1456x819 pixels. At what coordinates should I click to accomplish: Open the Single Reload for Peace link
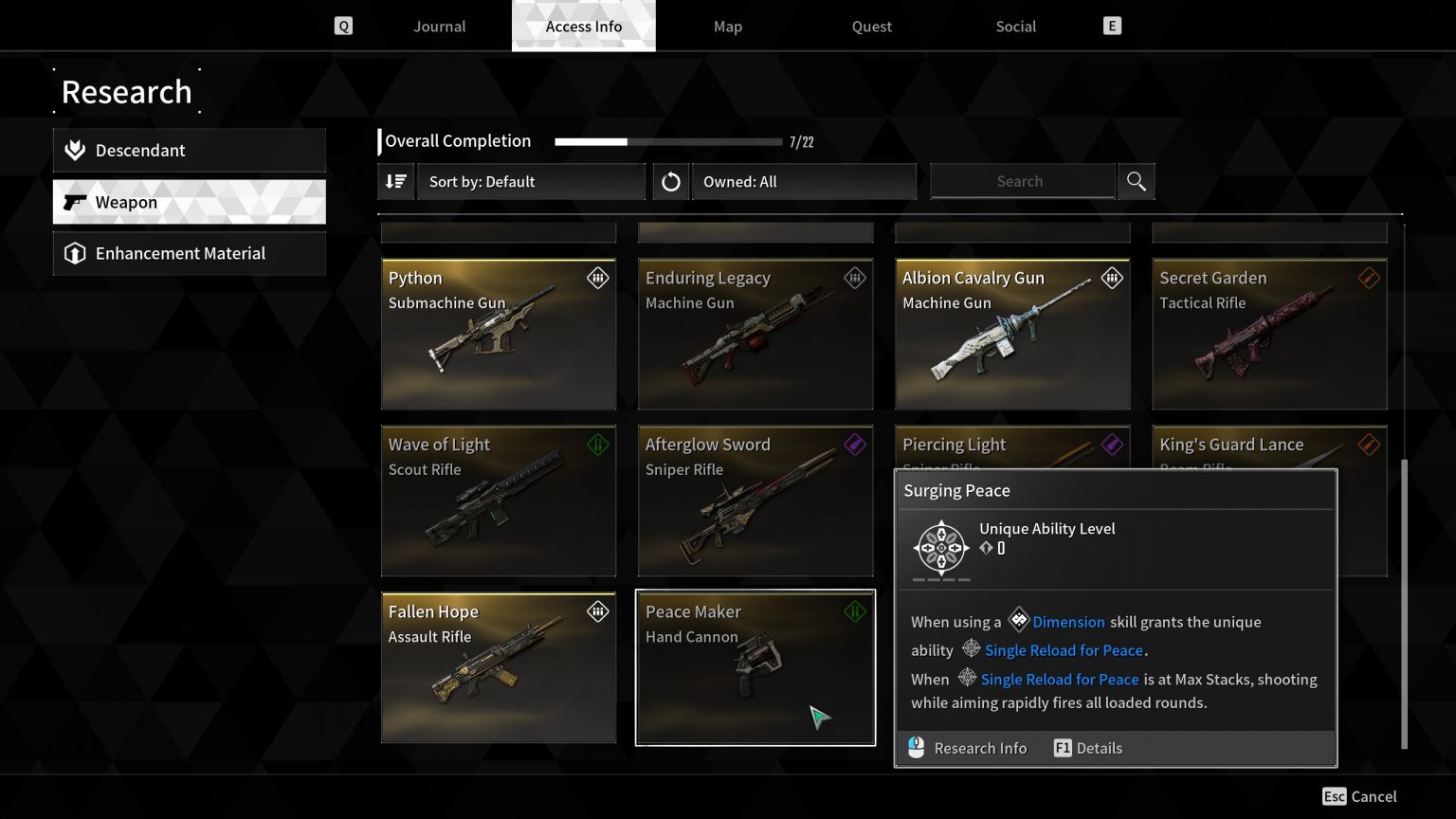click(x=1064, y=650)
